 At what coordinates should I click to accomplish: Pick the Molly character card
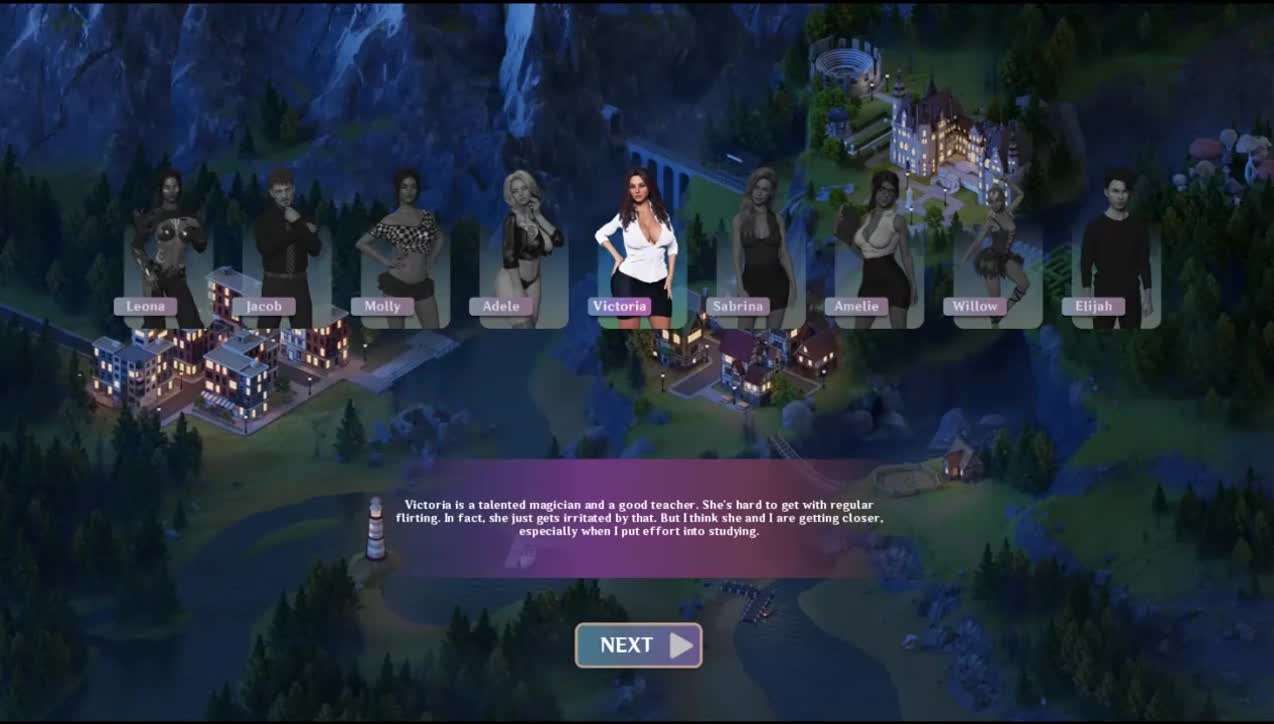click(404, 260)
